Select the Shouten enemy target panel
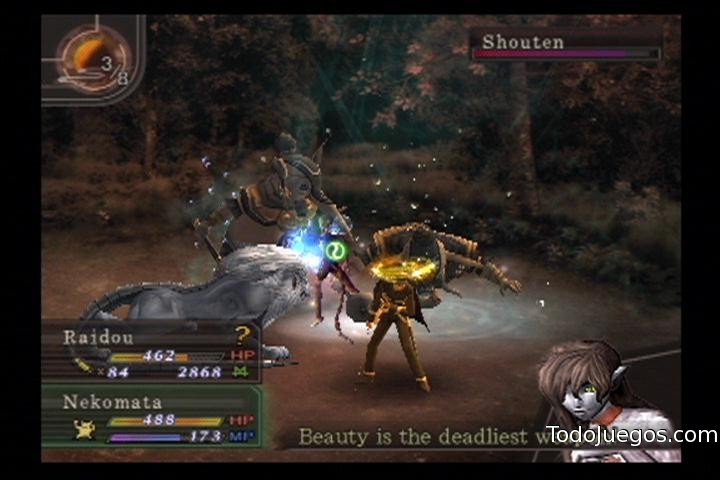The image size is (720, 480). click(x=567, y=44)
